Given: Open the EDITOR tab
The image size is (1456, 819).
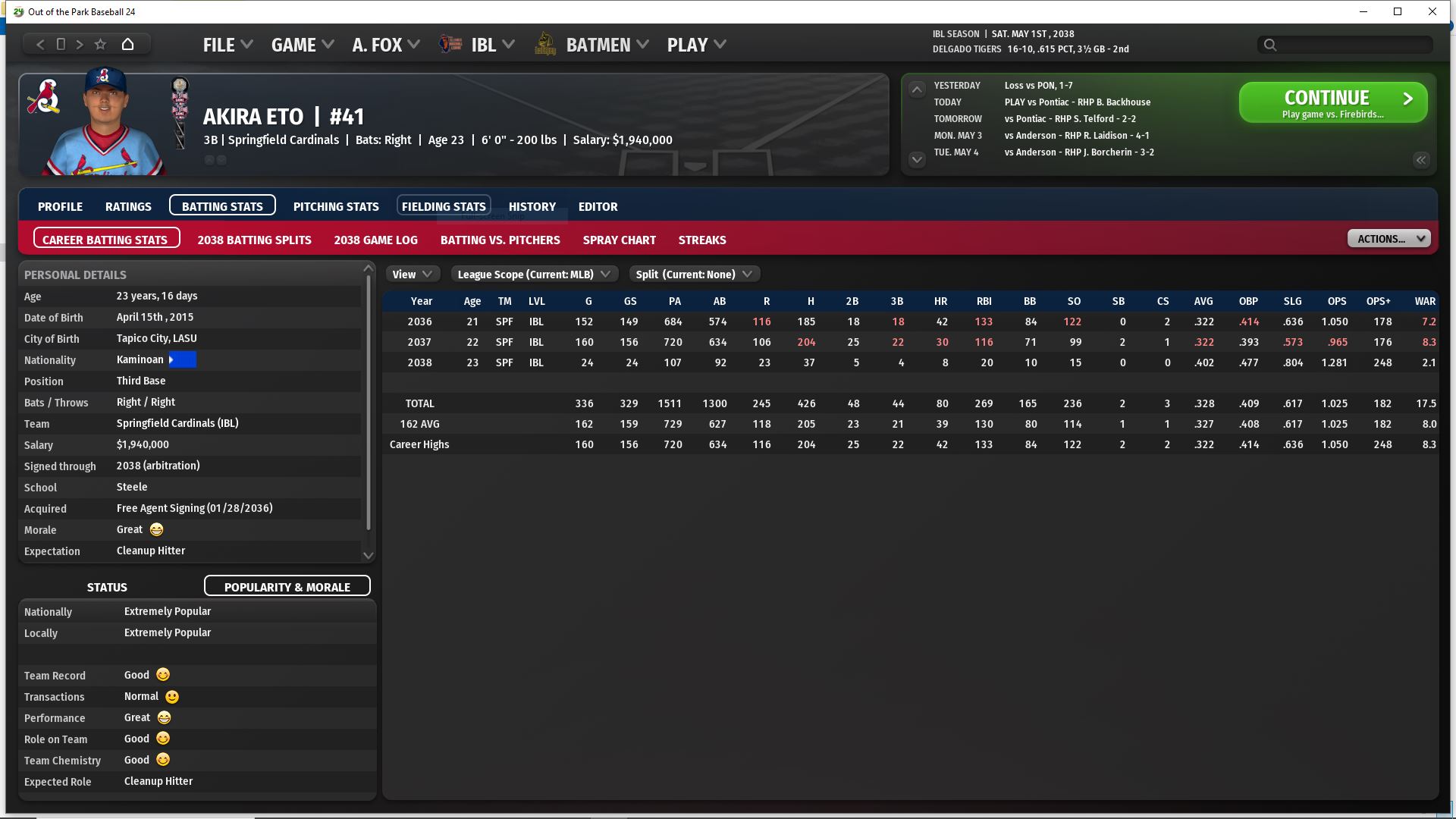Looking at the screenshot, I should (x=598, y=206).
